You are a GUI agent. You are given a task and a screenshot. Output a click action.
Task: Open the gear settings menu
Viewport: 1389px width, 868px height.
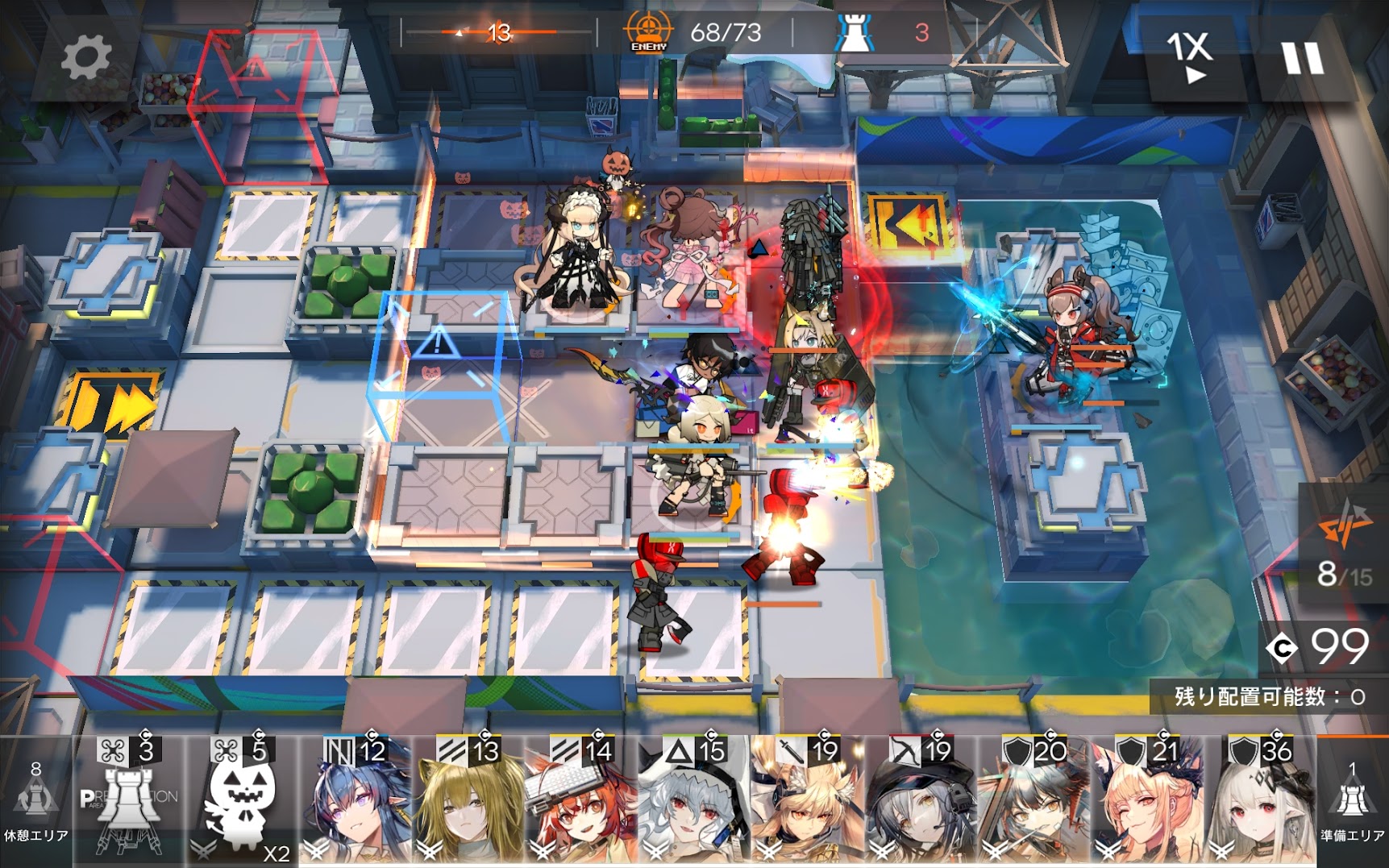(x=85, y=58)
